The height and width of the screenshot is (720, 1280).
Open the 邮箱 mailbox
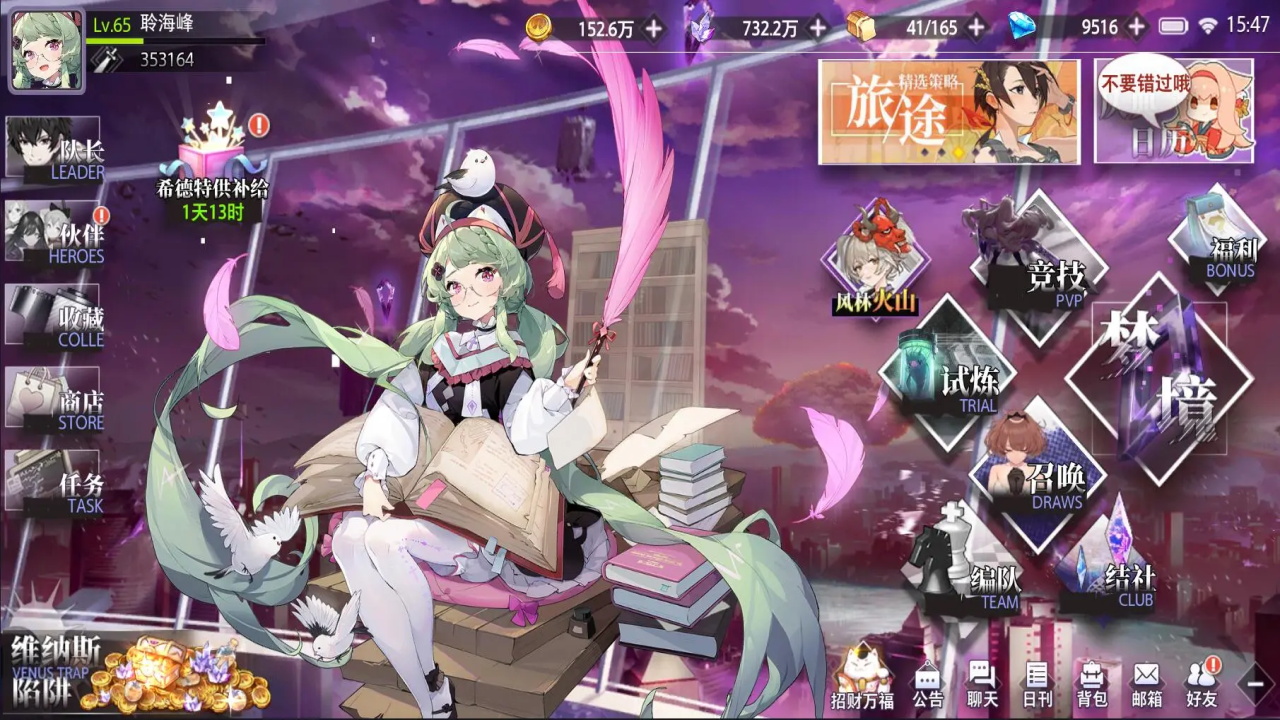(1146, 685)
